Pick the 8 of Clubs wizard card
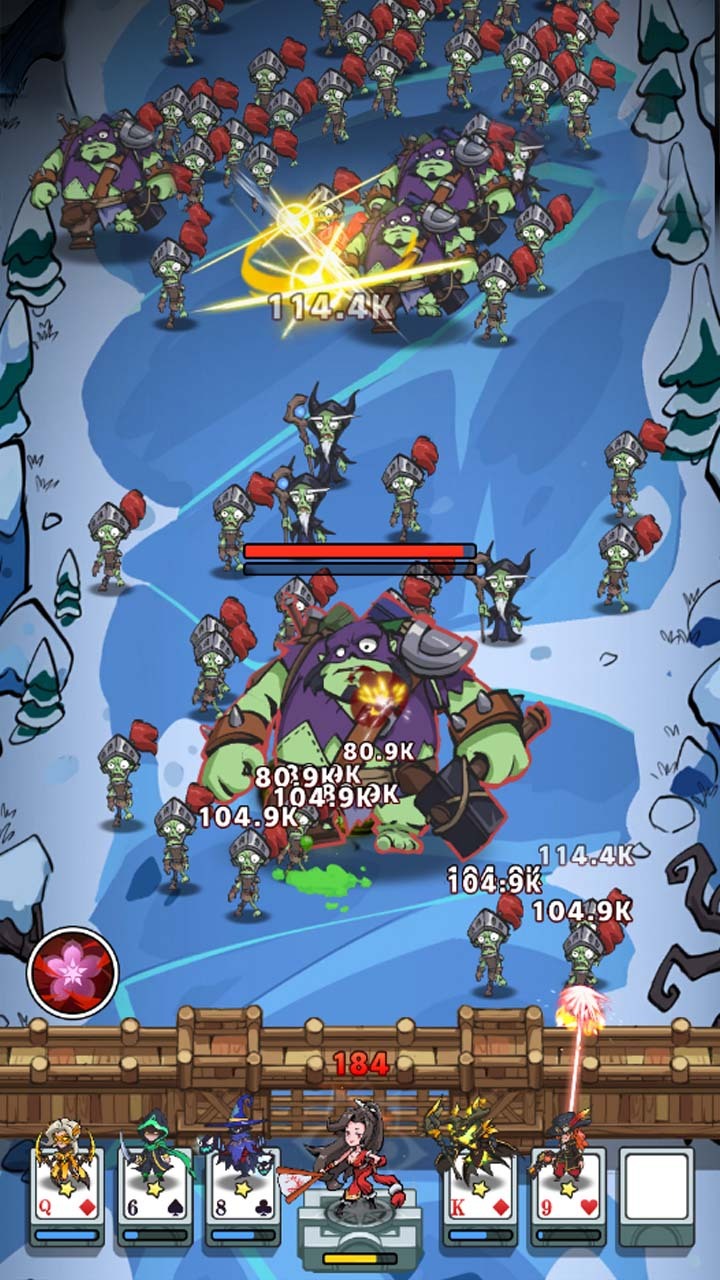The image size is (720, 1280). click(243, 1192)
